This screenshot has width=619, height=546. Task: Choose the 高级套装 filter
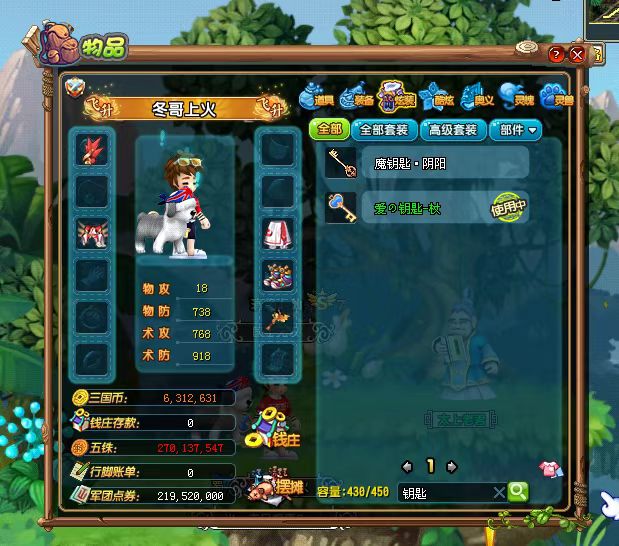(452, 129)
